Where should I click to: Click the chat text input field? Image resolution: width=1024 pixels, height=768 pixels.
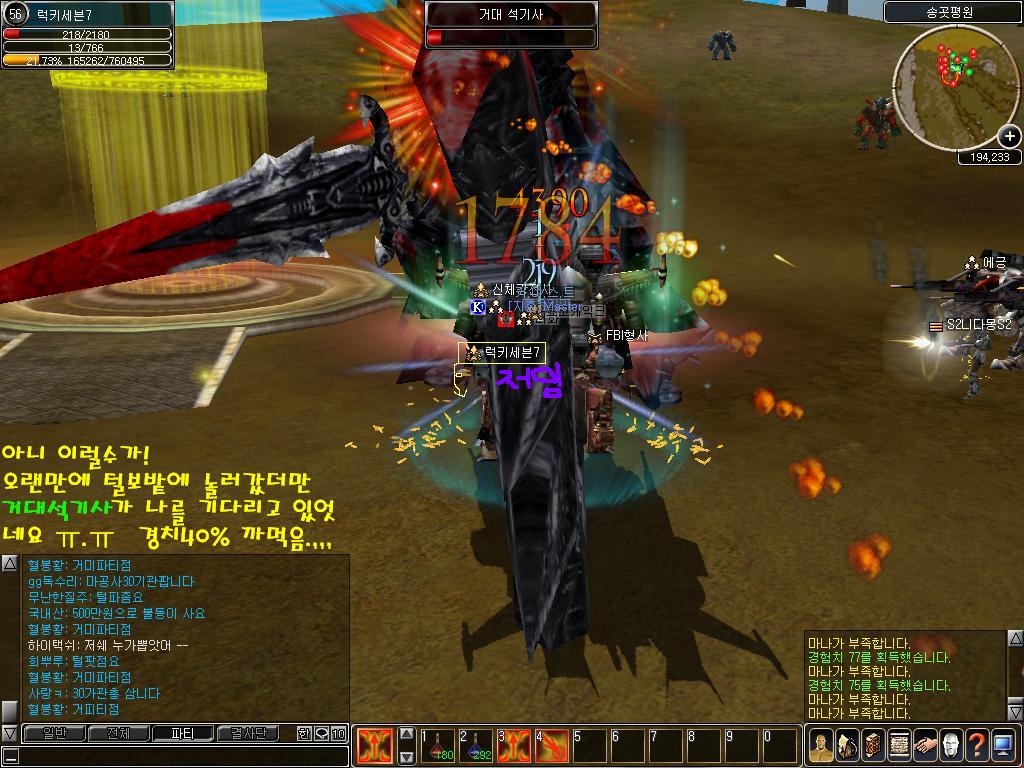click(180, 757)
